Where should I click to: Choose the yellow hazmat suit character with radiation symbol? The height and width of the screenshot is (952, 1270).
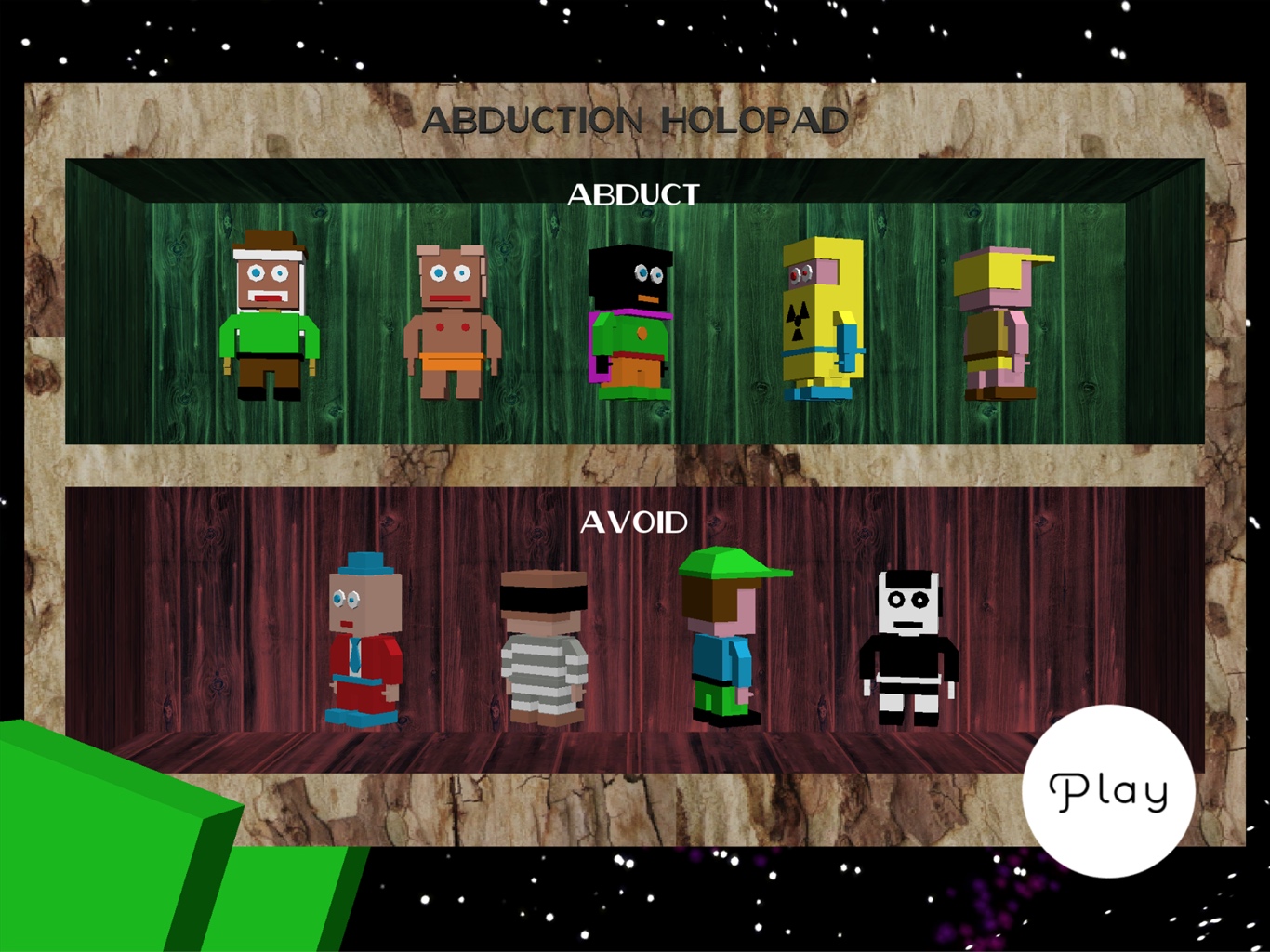pos(820,321)
